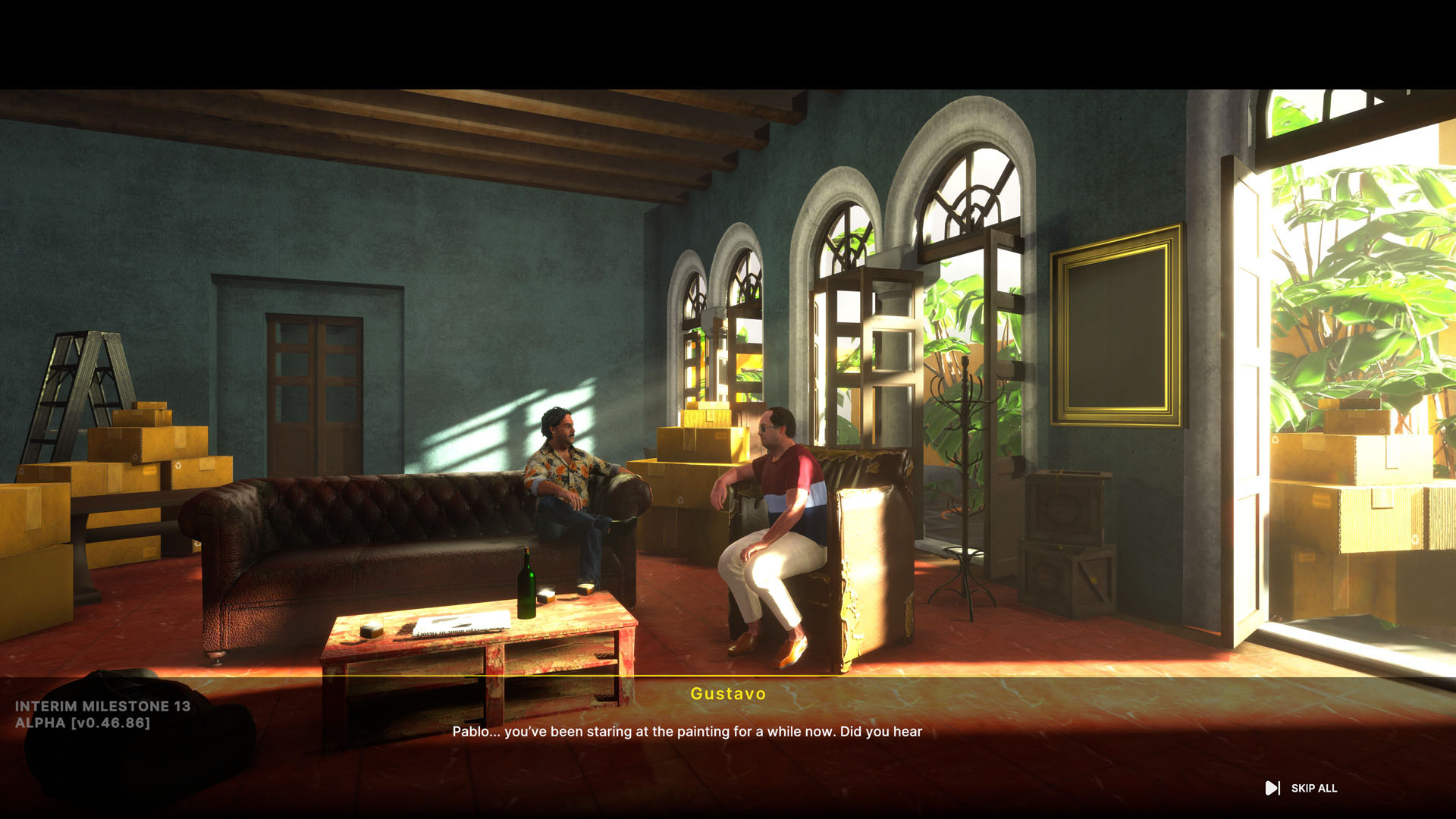The image size is (1456, 819).
Task: Click the skip-forward play icon next to SKIP ALL
Action: click(x=1271, y=788)
